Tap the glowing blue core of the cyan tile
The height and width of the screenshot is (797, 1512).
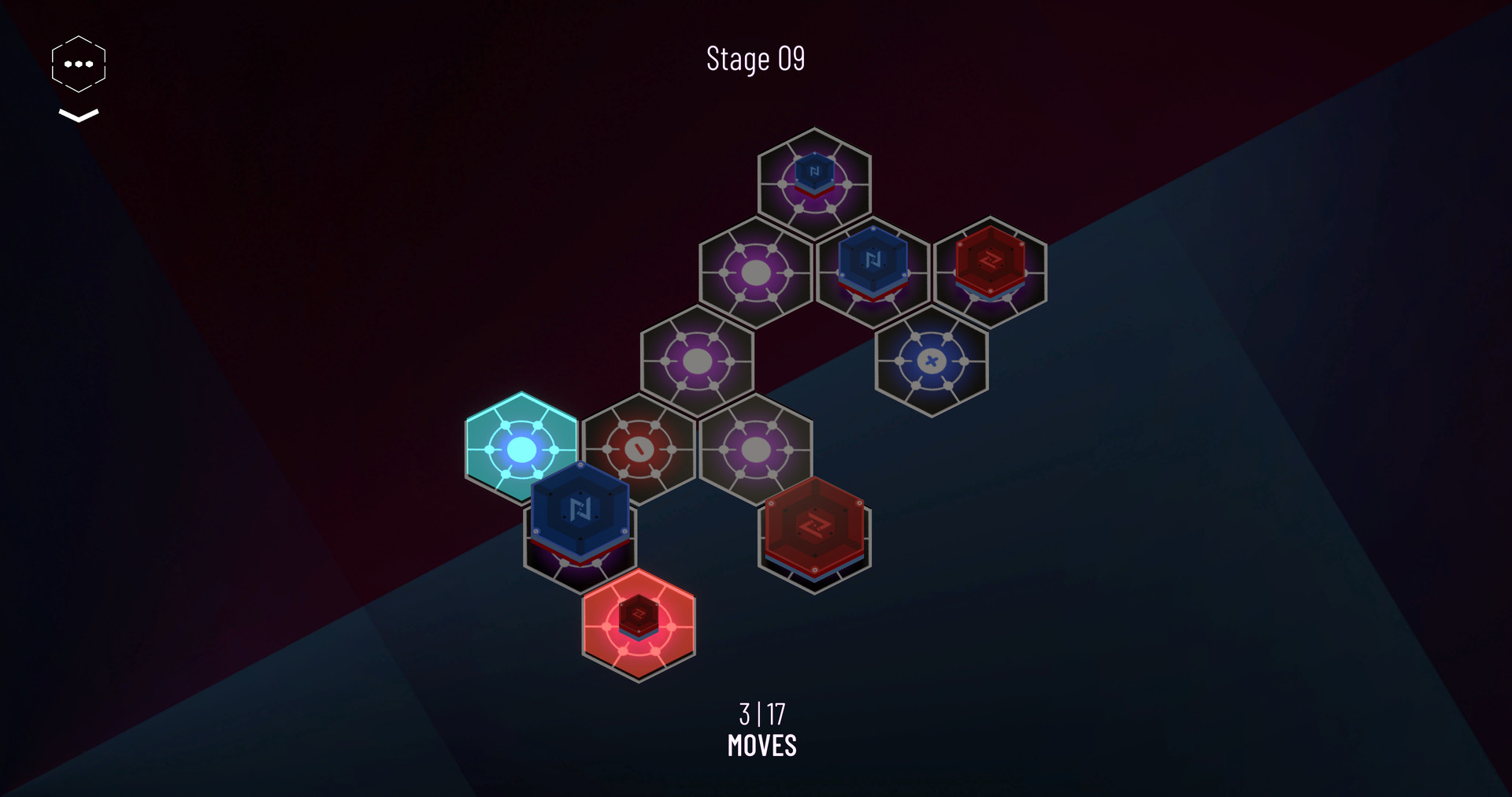[521, 449]
